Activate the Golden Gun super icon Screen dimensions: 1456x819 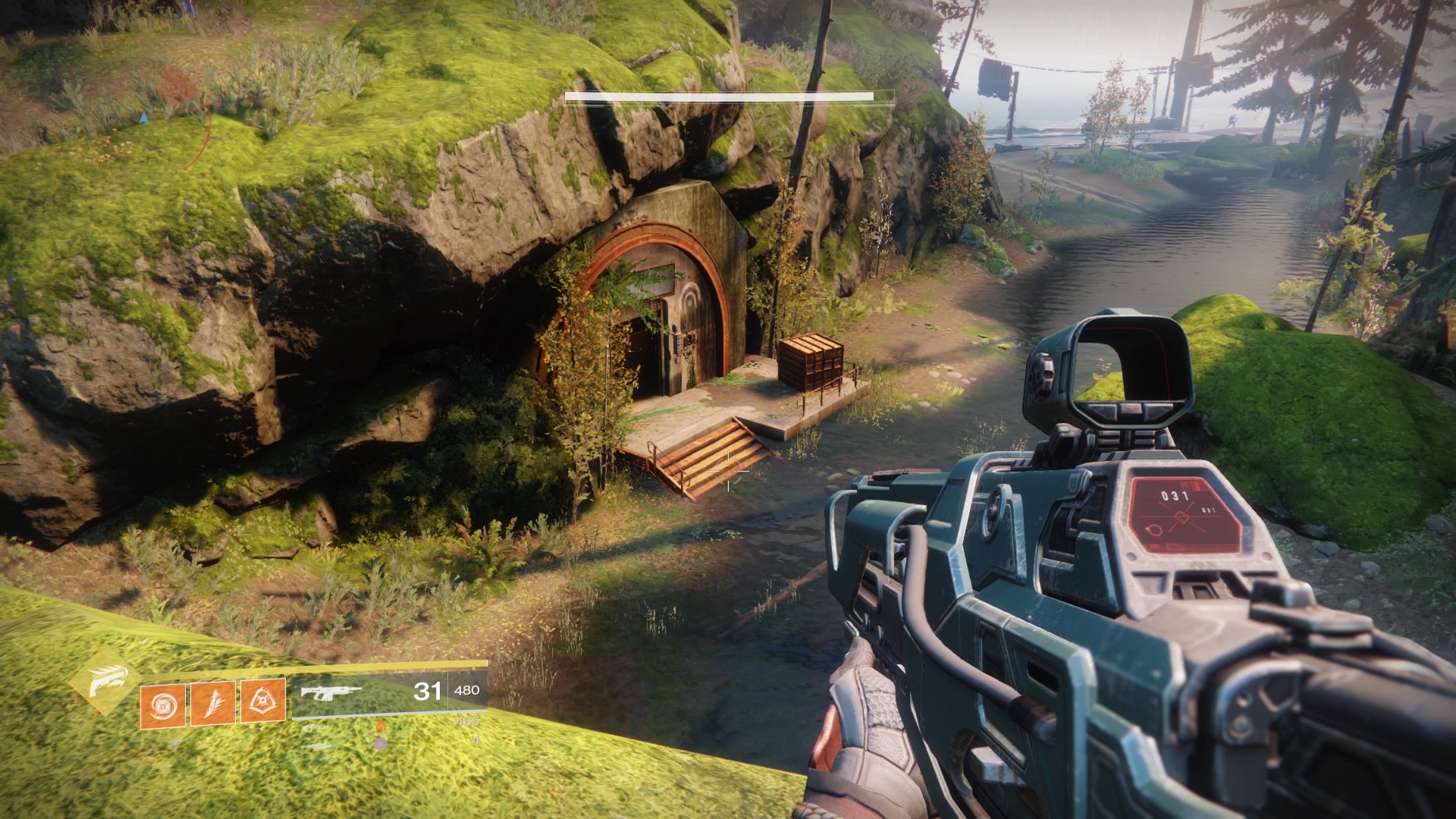pyautogui.click(x=104, y=680)
